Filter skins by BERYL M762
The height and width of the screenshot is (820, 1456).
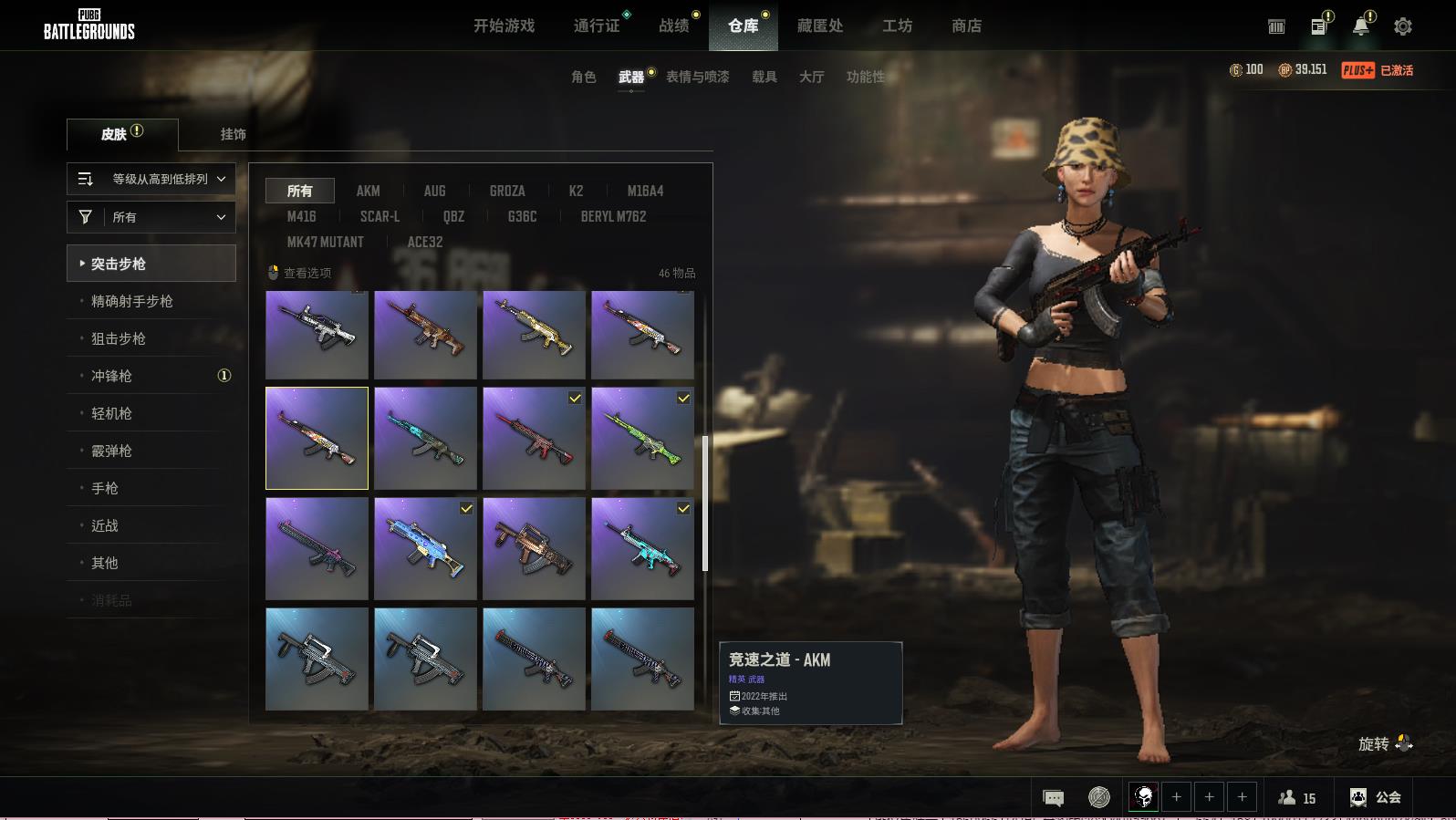pyautogui.click(x=613, y=216)
